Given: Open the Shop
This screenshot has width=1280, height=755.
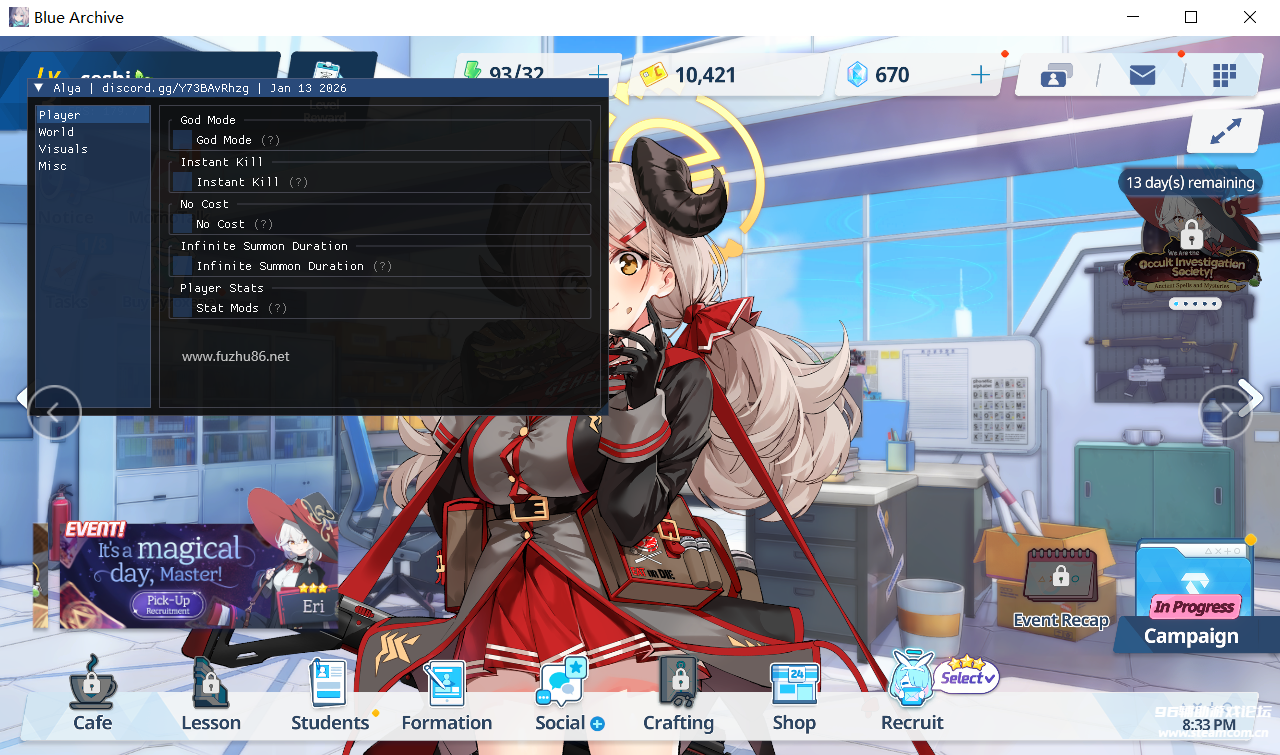Looking at the screenshot, I should click(793, 695).
